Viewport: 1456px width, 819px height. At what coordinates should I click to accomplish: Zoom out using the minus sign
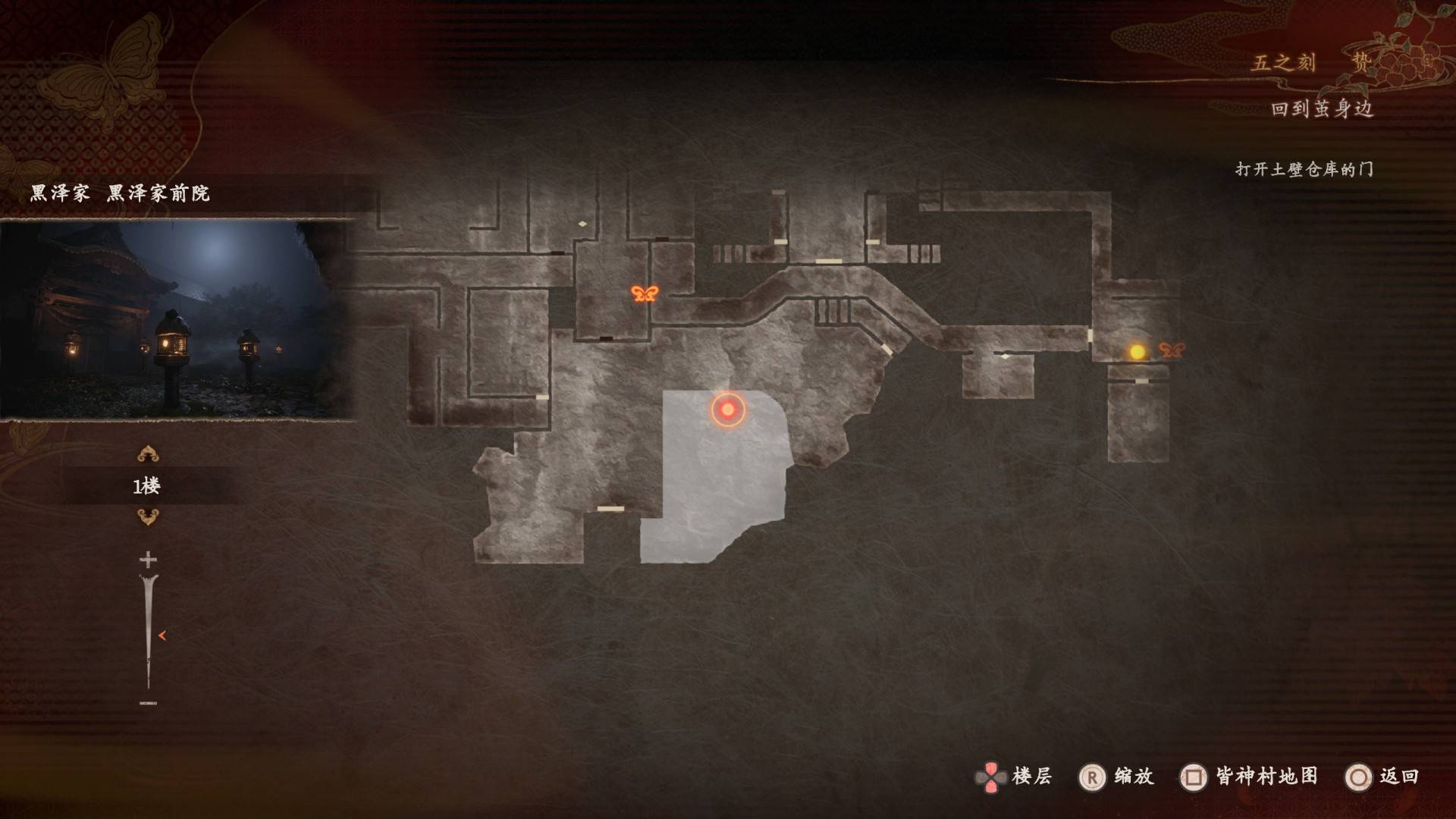pos(148,703)
